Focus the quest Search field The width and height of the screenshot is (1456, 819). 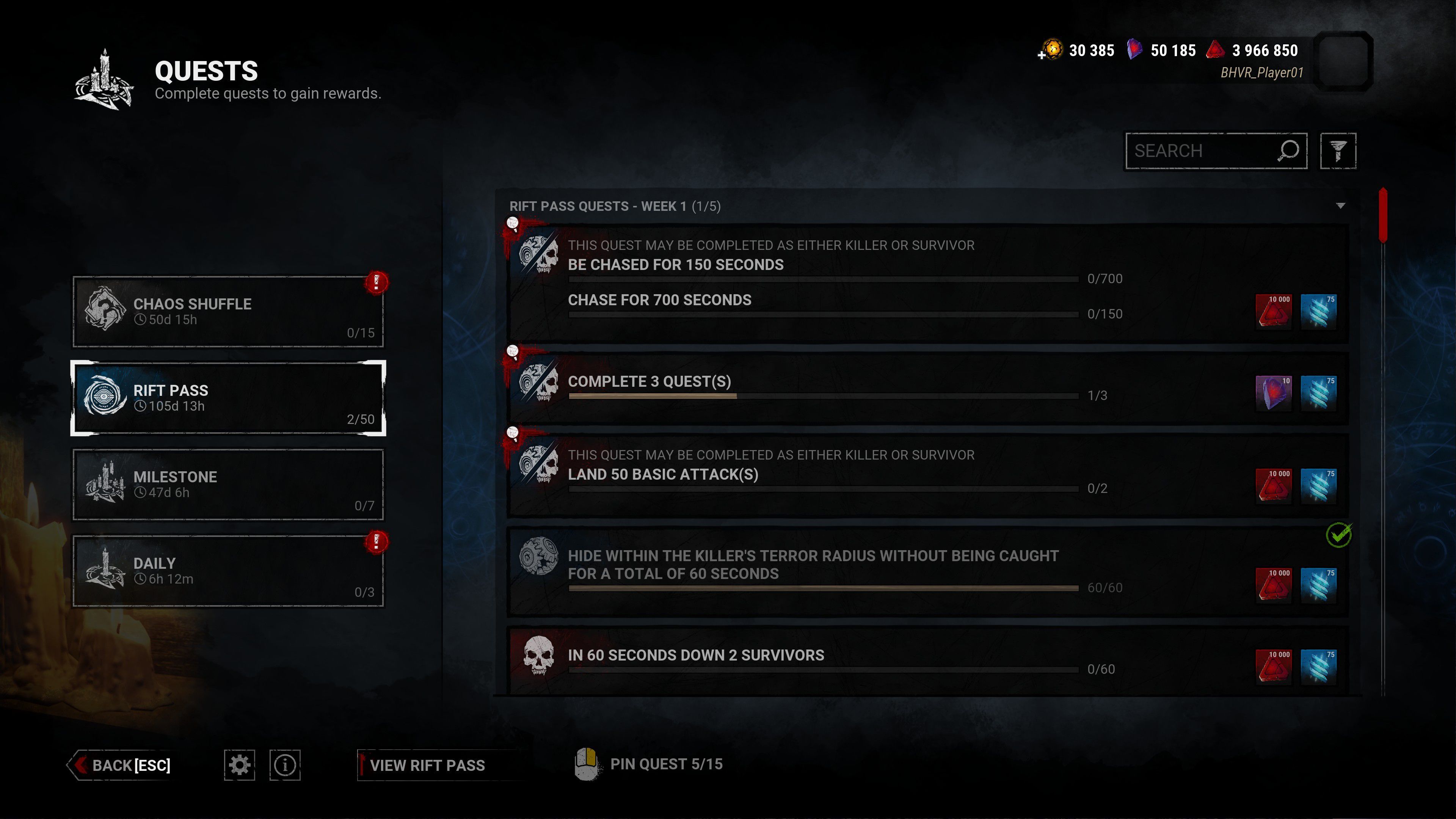point(1201,151)
